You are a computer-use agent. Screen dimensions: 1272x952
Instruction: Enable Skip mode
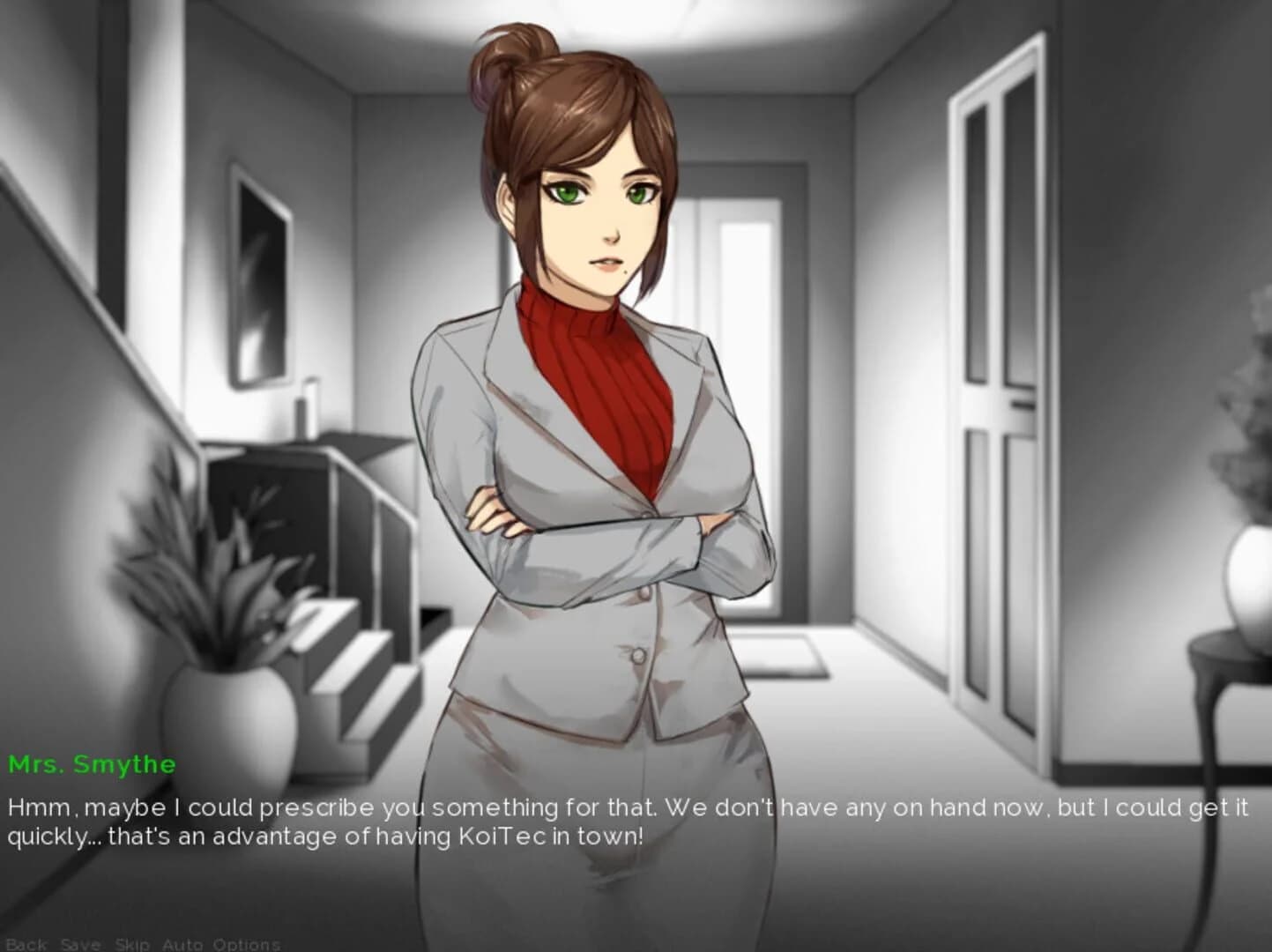(x=130, y=943)
